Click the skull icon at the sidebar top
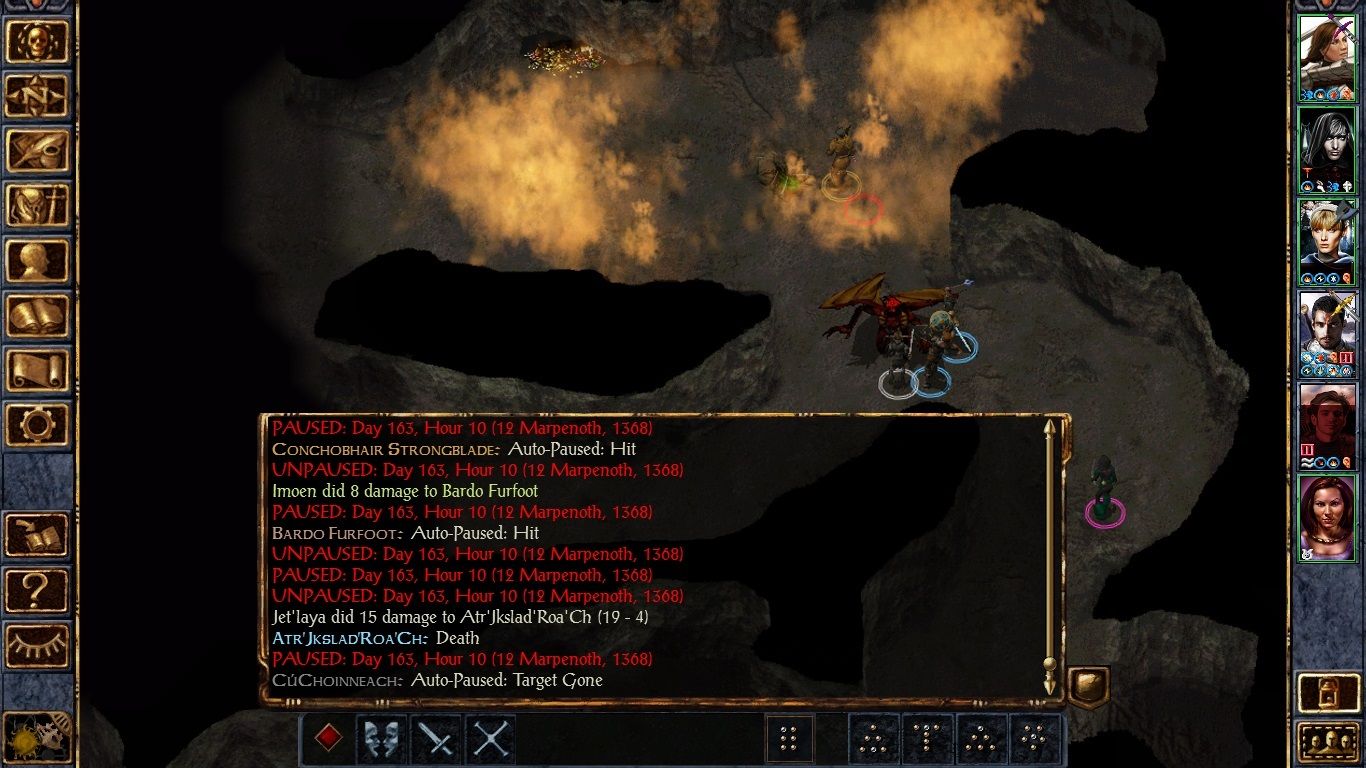Image resolution: width=1366 pixels, height=768 pixels. click(x=37, y=41)
